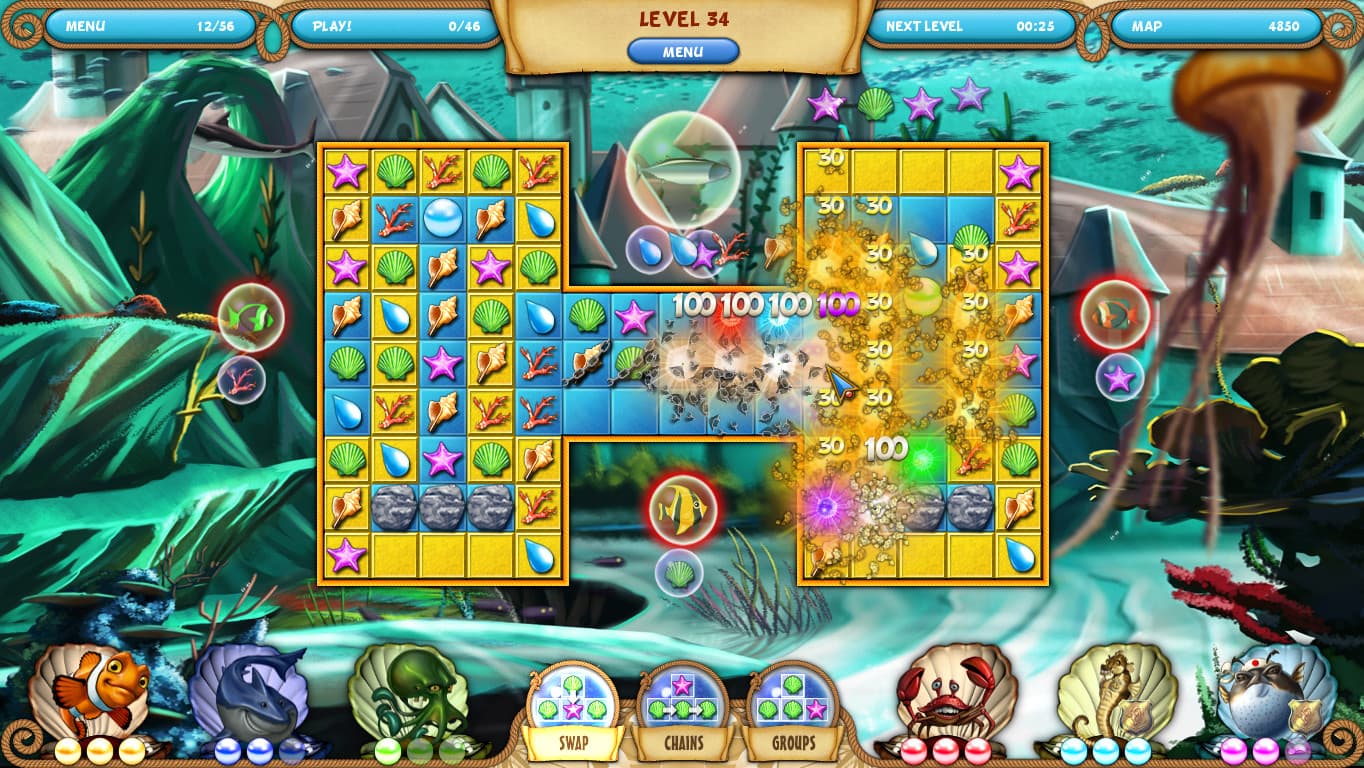Open the Chains mode tab
The height and width of the screenshot is (768, 1364).
[684, 745]
